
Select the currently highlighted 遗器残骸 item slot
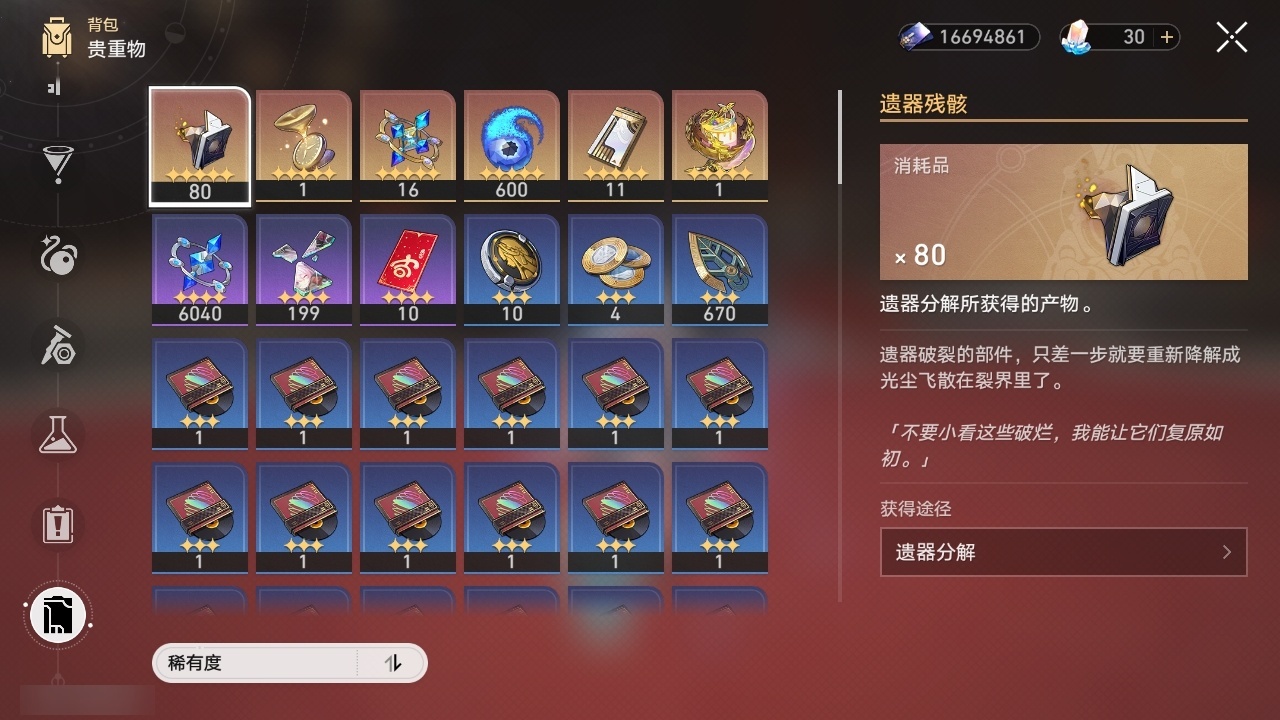(x=199, y=143)
